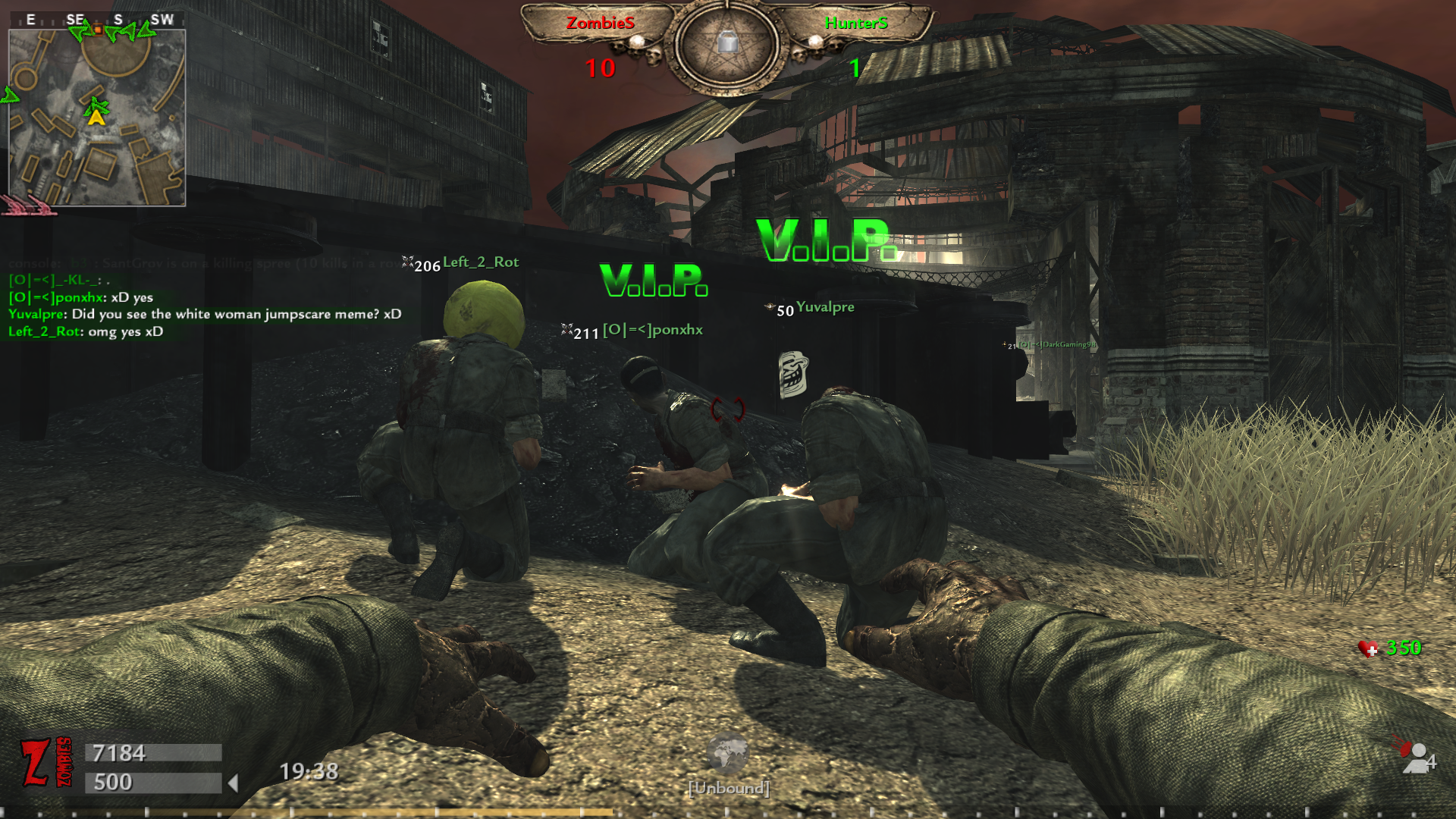
Task: Click the Yuvalpre chat message about jumpscare
Action: click(x=205, y=314)
